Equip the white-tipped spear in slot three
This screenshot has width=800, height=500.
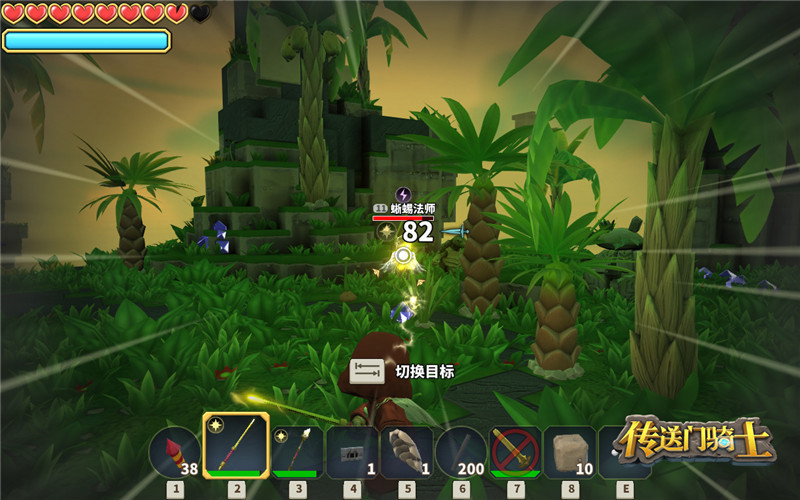point(297,452)
